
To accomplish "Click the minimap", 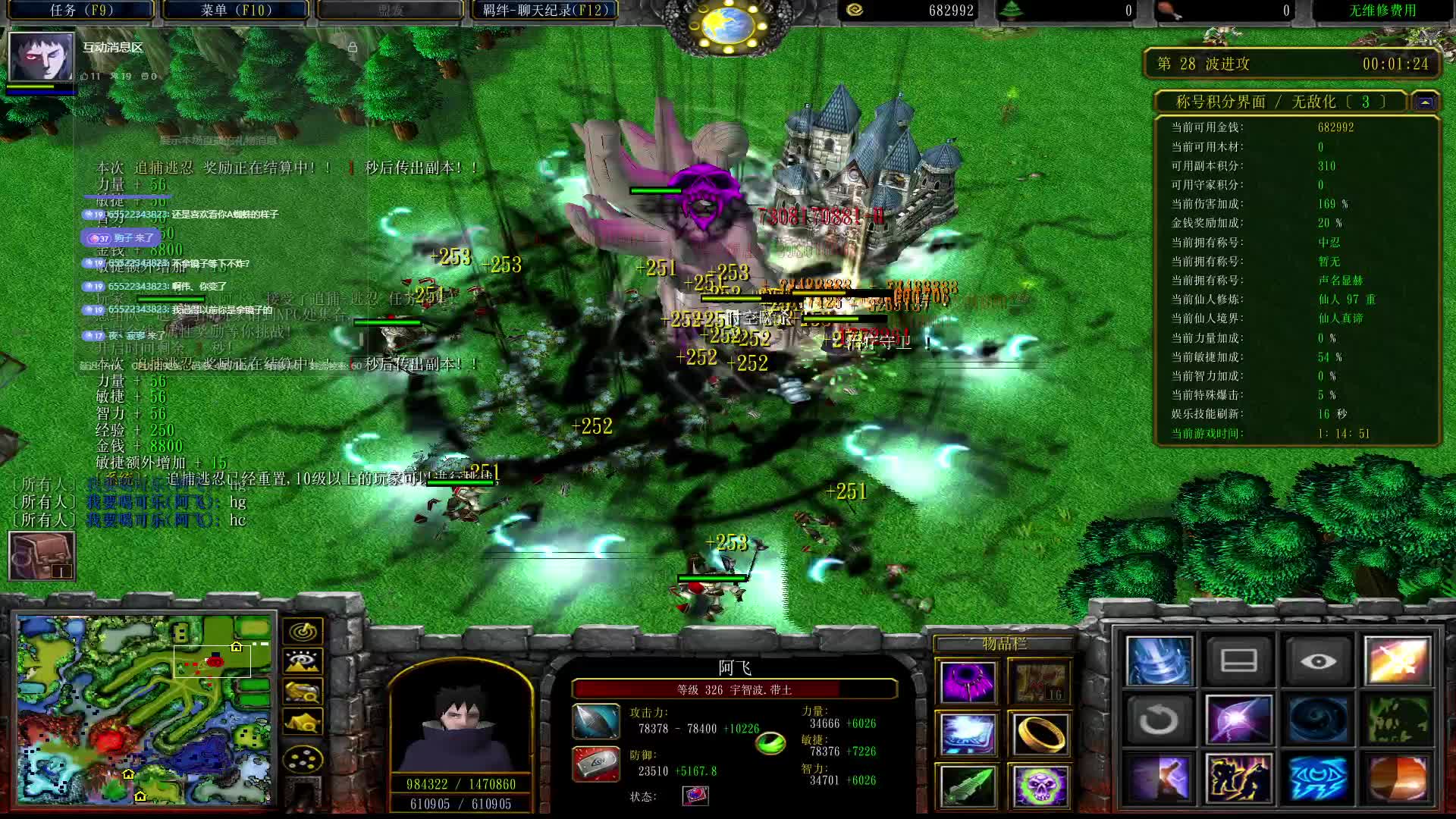I will [x=146, y=710].
